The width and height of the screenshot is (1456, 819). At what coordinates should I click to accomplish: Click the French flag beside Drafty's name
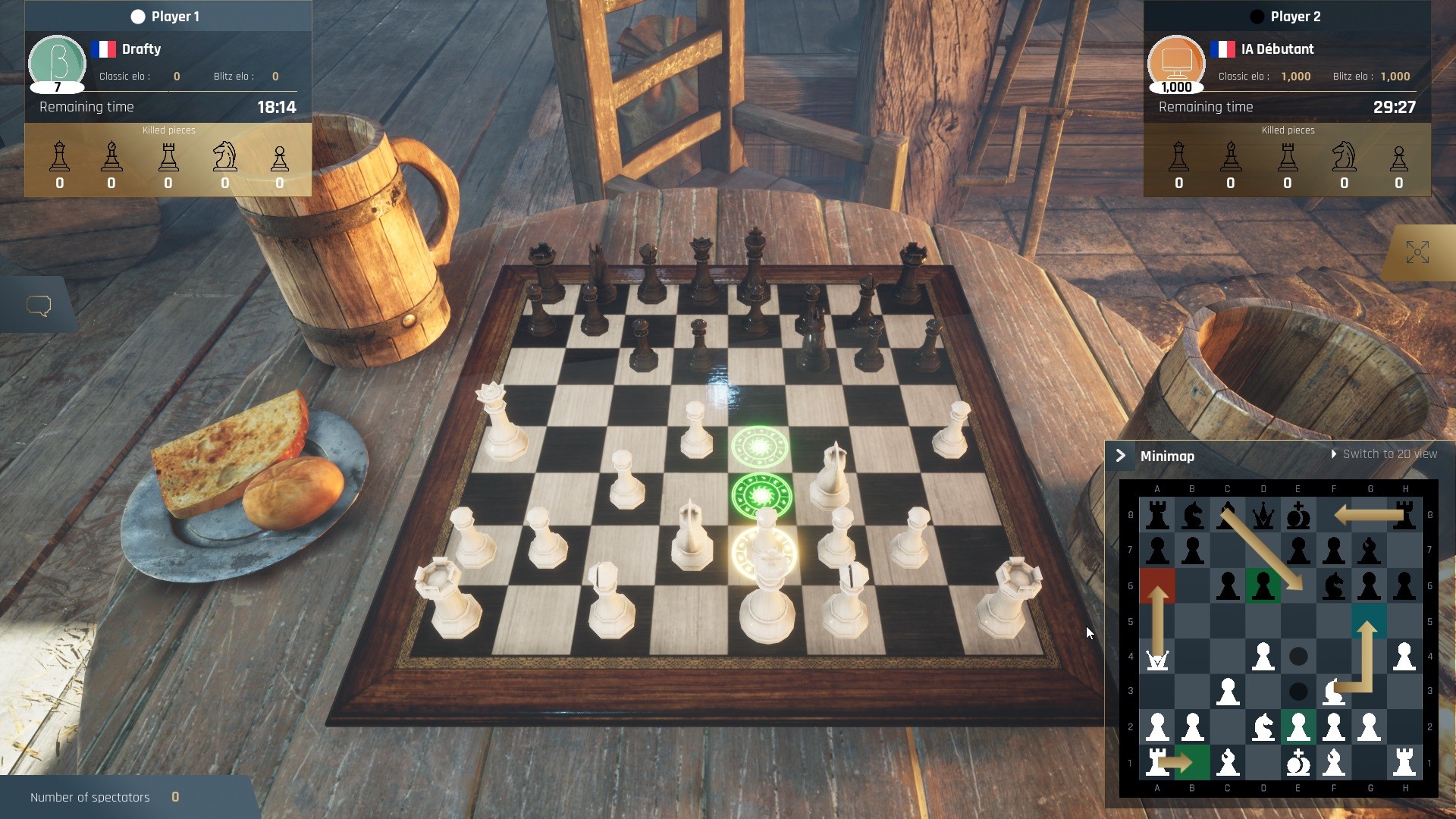(x=105, y=49)
